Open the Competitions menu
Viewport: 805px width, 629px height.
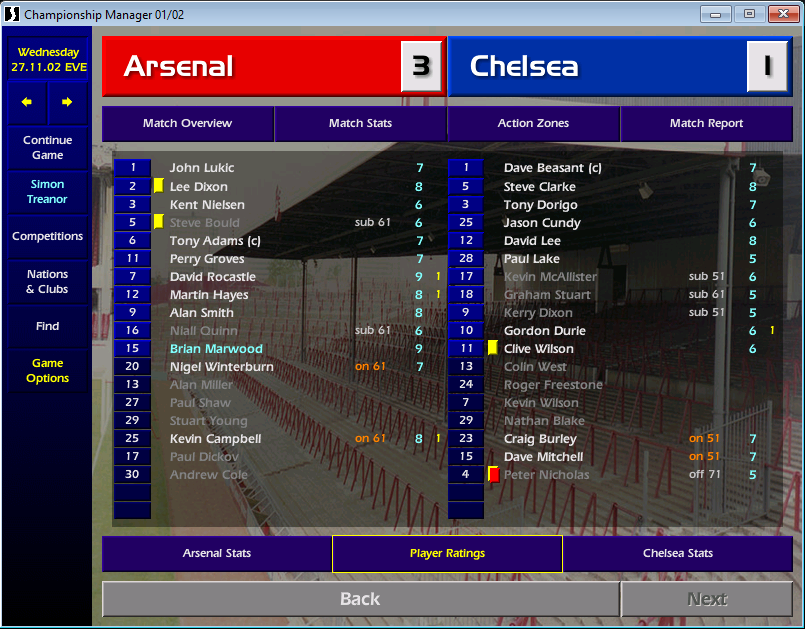click(47, 237)
